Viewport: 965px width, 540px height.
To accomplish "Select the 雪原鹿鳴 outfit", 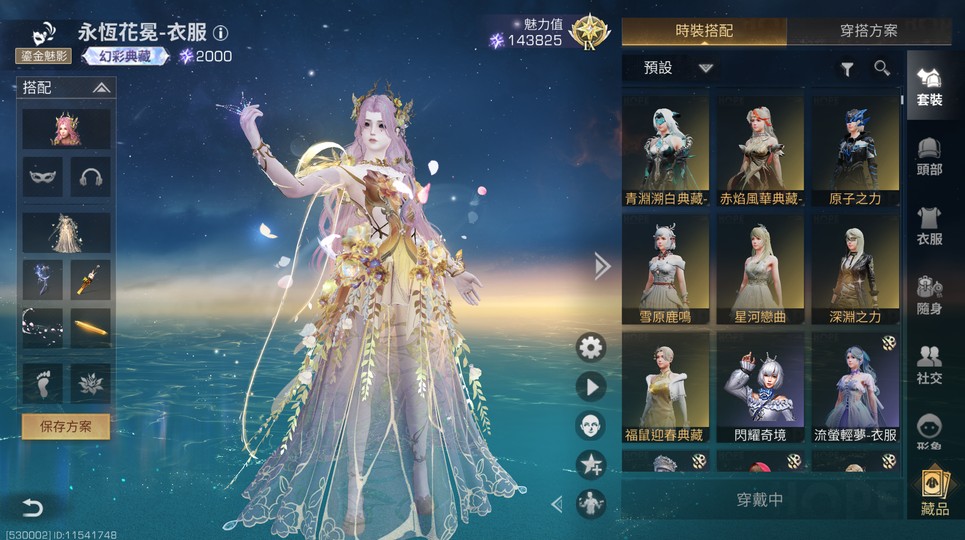I will (x=665, y=269).
